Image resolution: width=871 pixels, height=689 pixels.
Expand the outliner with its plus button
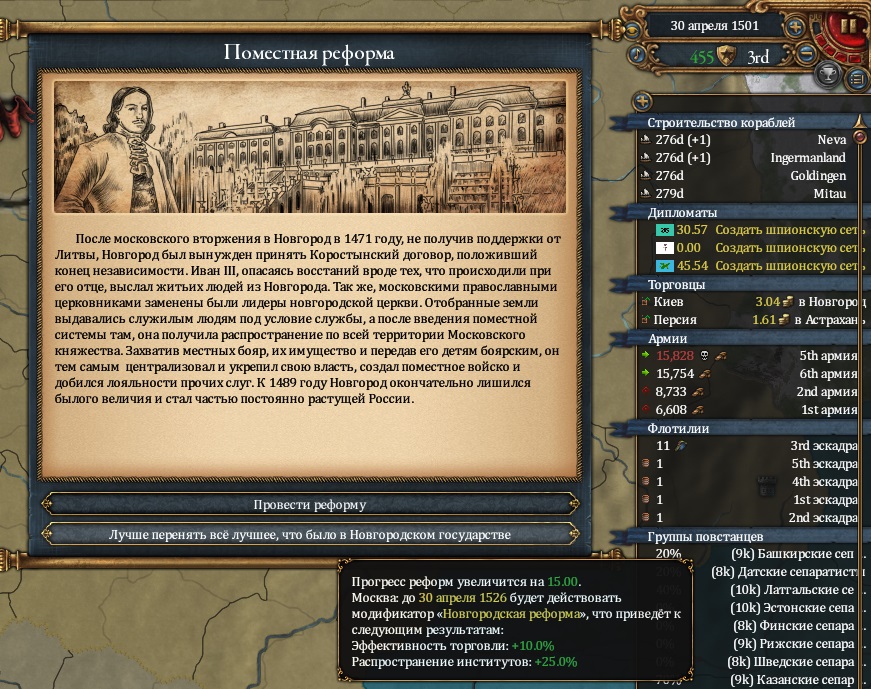point(642,101)
